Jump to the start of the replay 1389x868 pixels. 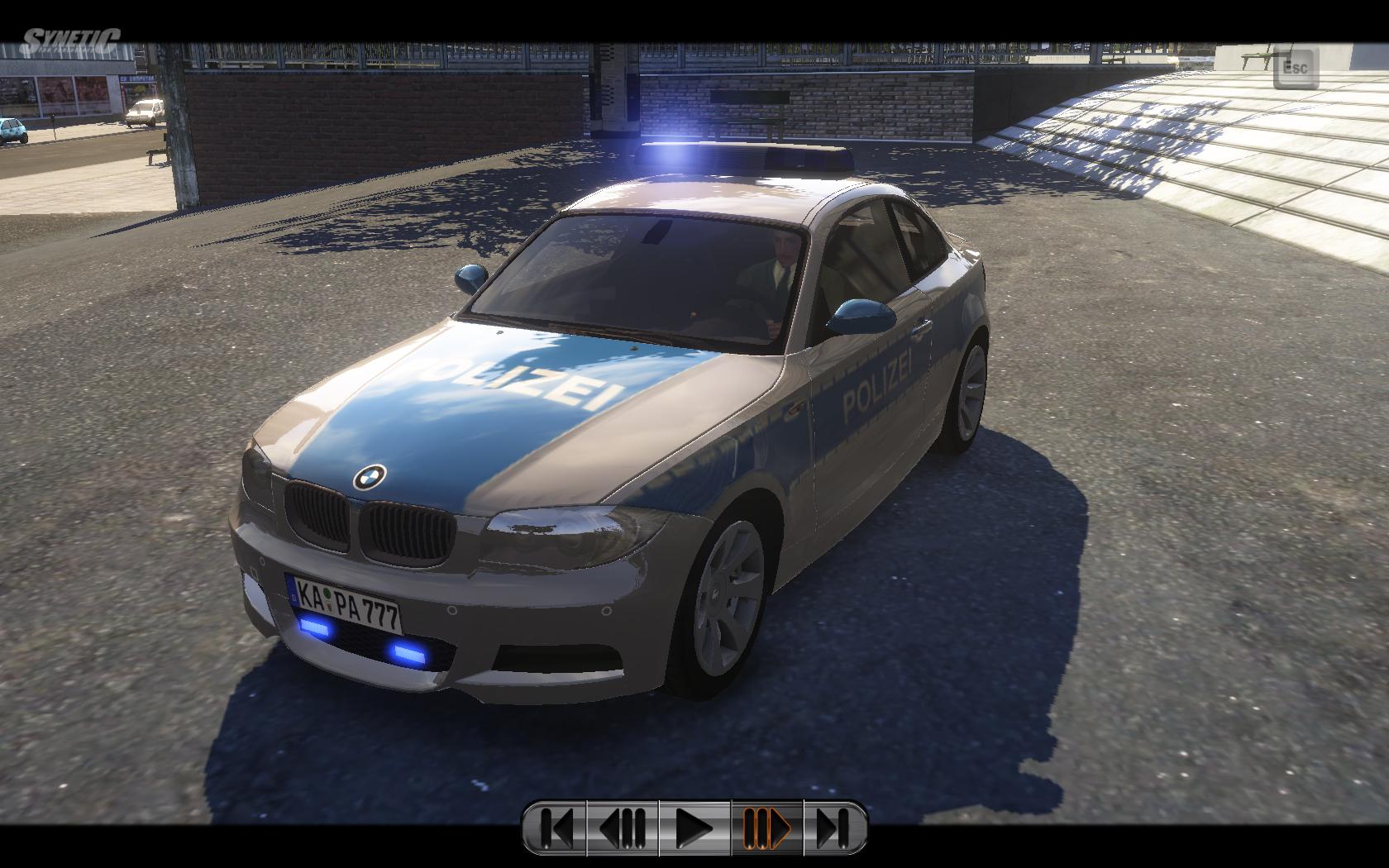click(x=556, y=827)
